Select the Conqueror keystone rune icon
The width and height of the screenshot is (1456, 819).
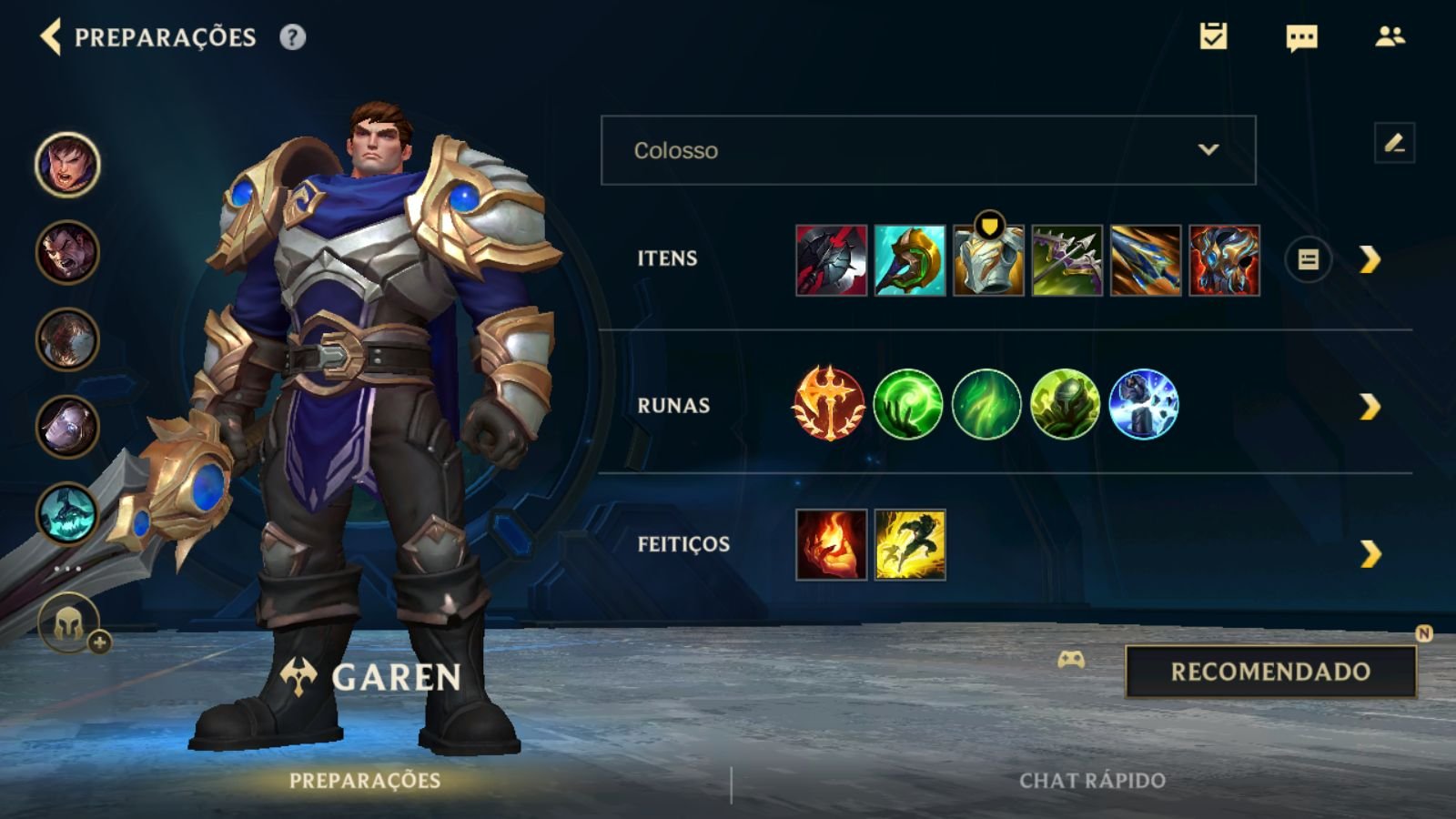(x=829, y=406)
